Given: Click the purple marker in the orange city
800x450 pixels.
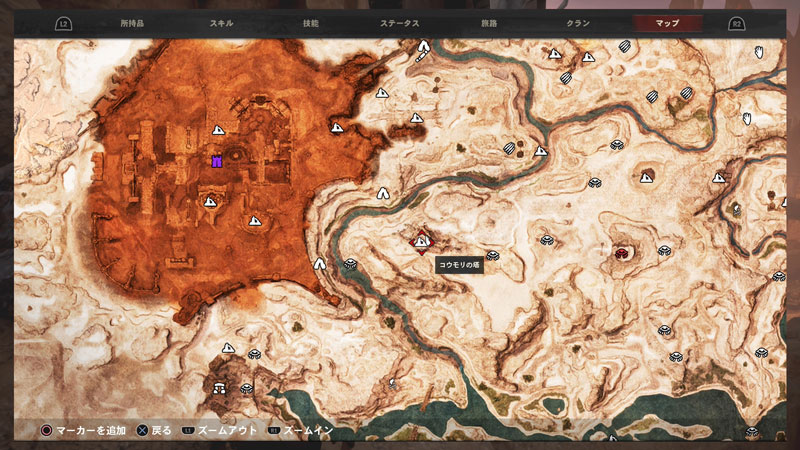Looking at the screenshot, I should [216, 160].
